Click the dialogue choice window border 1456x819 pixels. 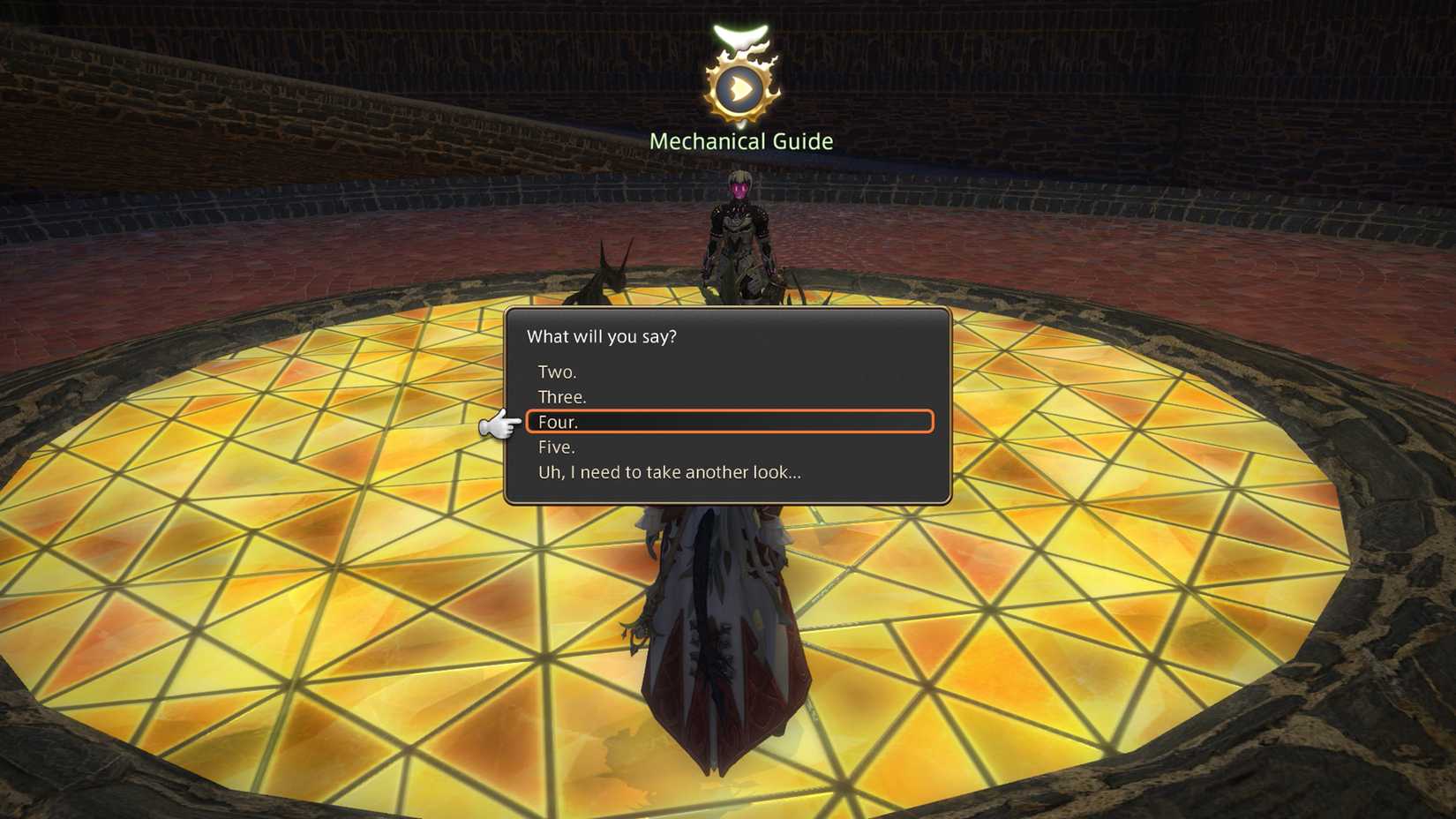click(x=949, y=406)
